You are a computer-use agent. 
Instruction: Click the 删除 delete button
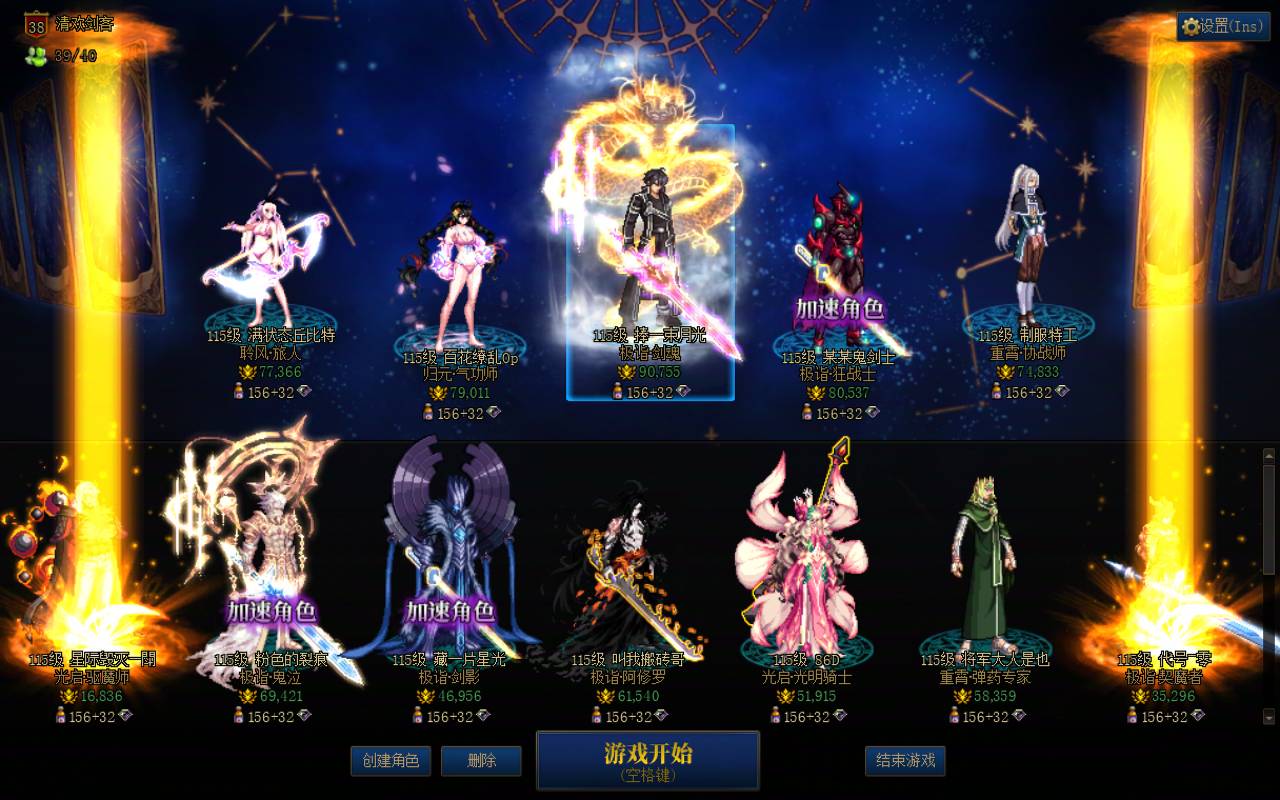pos(481,761)
